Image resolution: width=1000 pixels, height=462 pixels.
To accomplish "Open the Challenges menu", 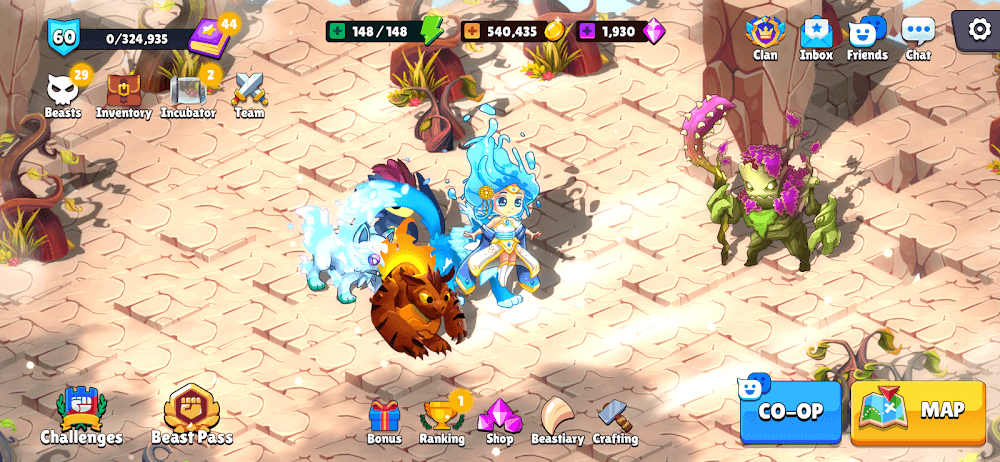I will tap(81, 415).
